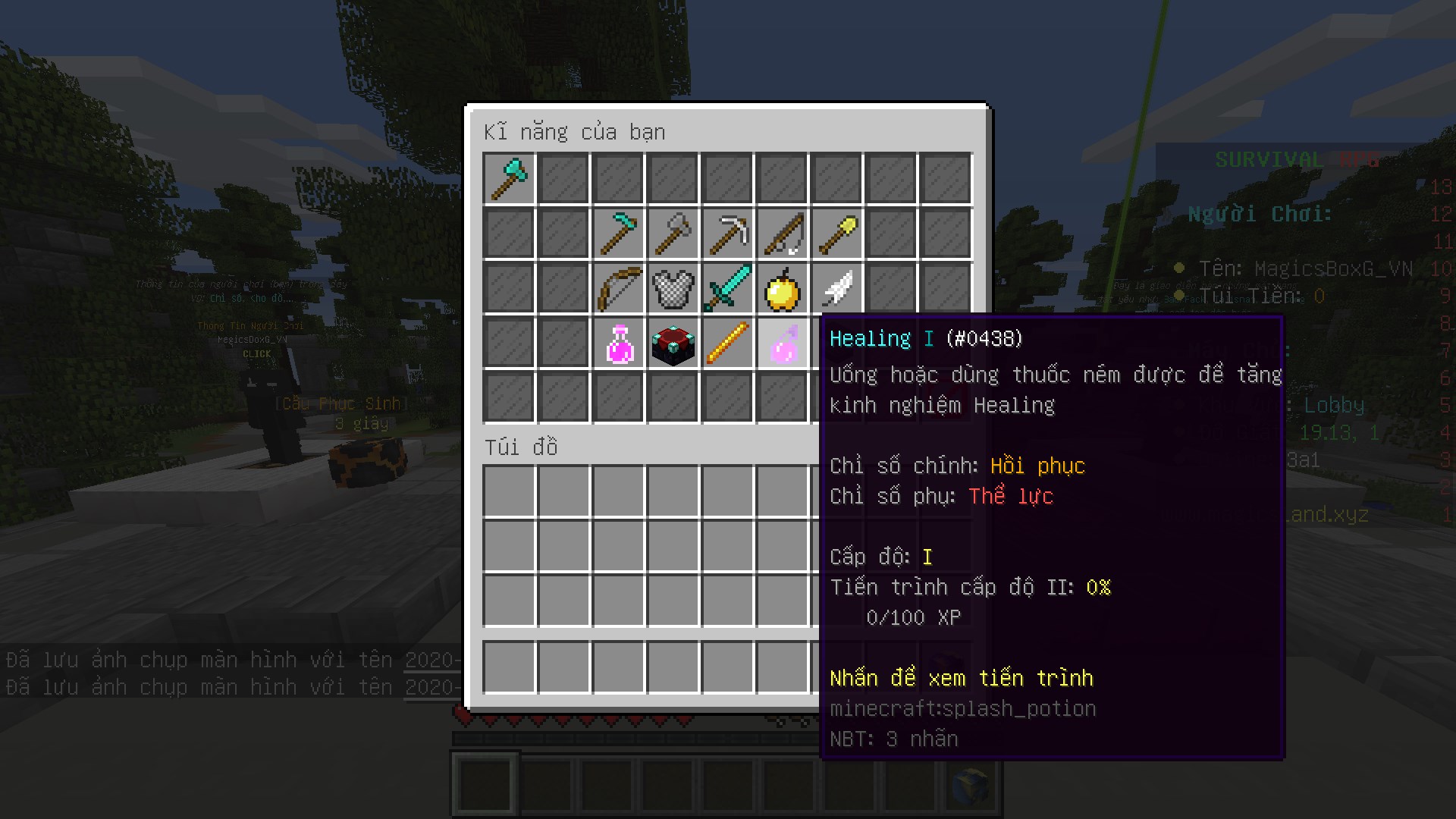Screen dimensions: 1456x819
Task: Click the golden apple skill icon
Action: tap(782, 288)
